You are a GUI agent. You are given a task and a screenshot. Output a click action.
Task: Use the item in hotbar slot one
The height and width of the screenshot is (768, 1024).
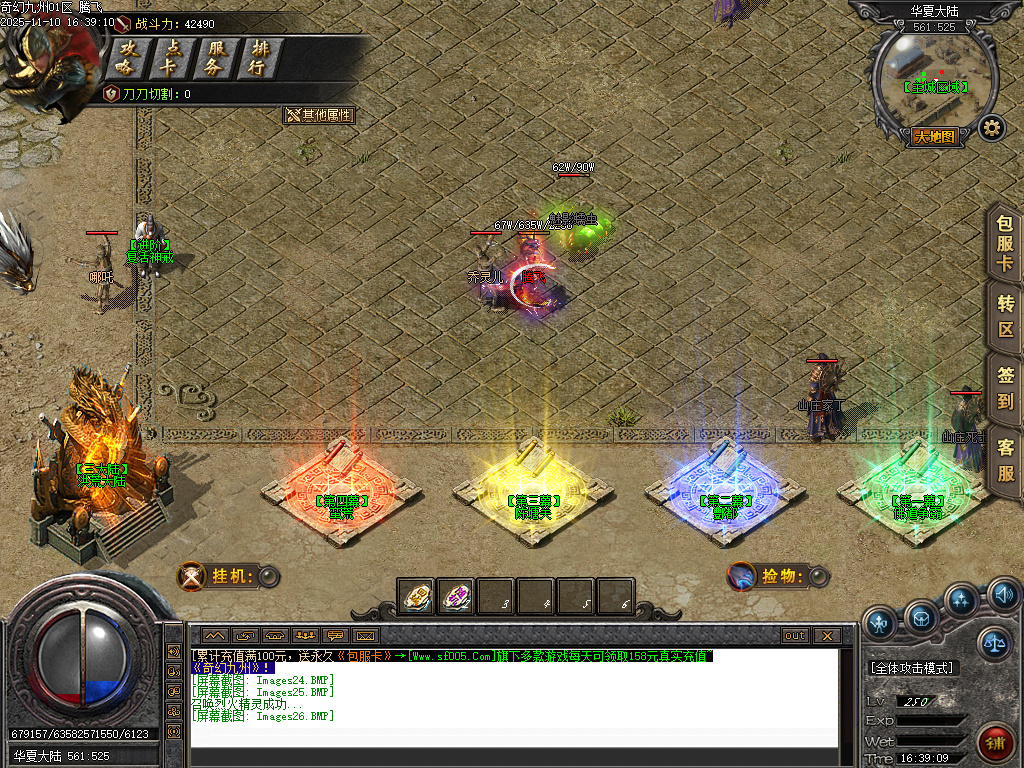click(416, 597)
